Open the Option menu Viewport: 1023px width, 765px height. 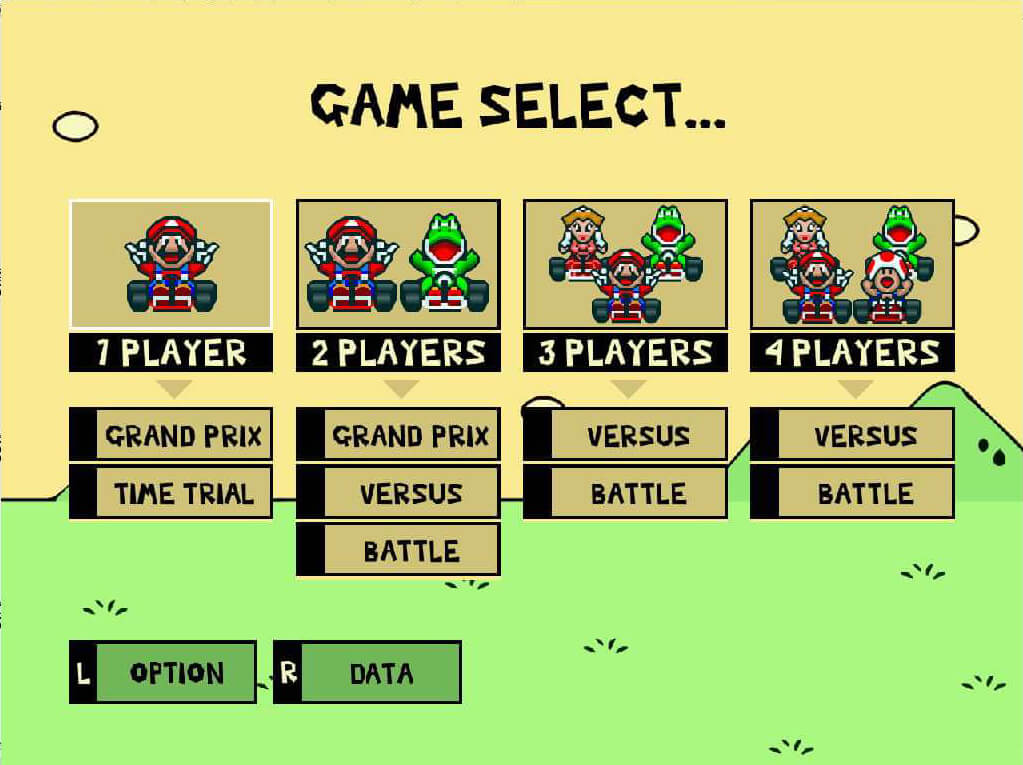coord(163,672)
